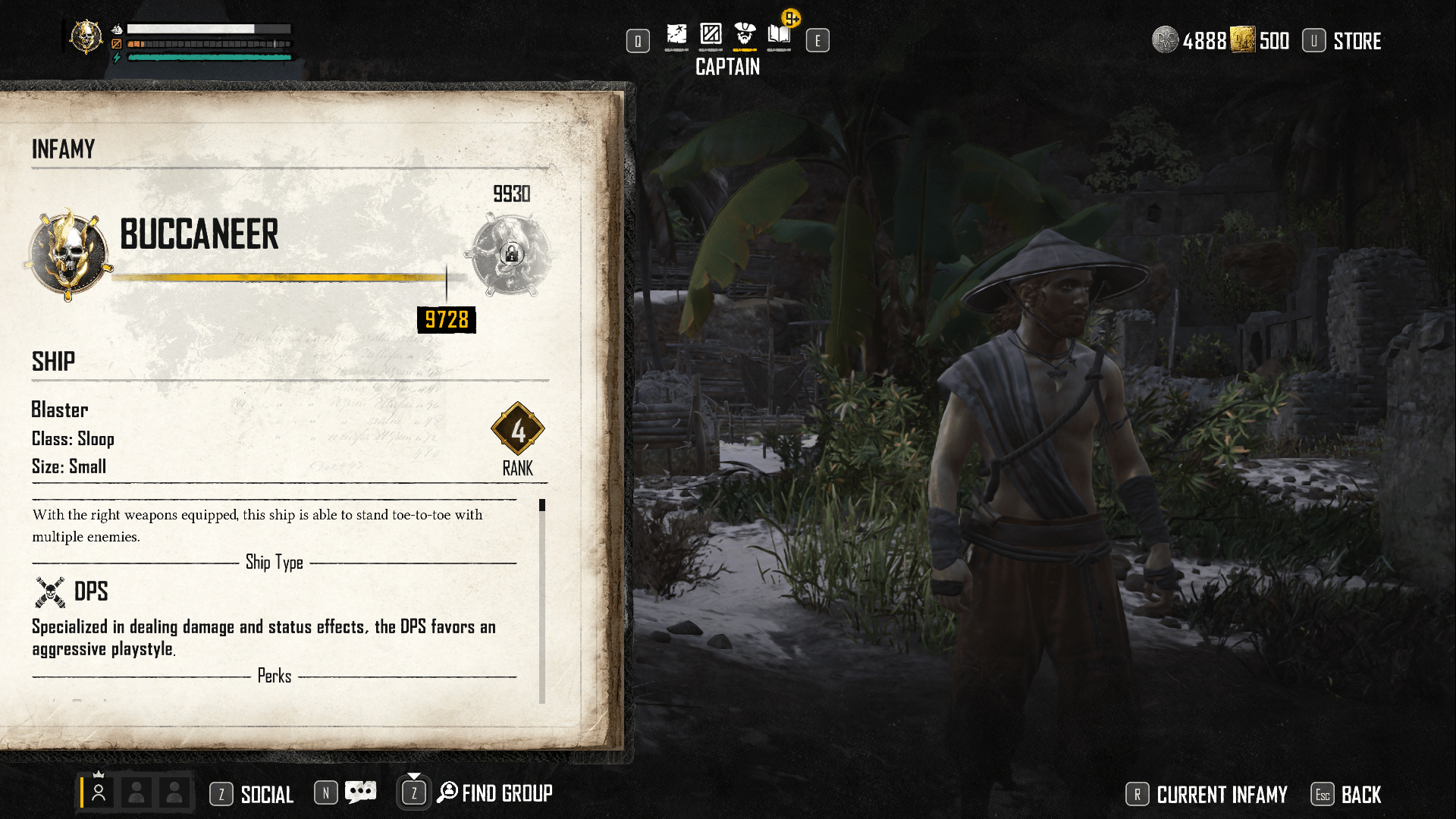This screenshot has width=1456, height=819.
Task: Open the Social menu
Action: 266,795
